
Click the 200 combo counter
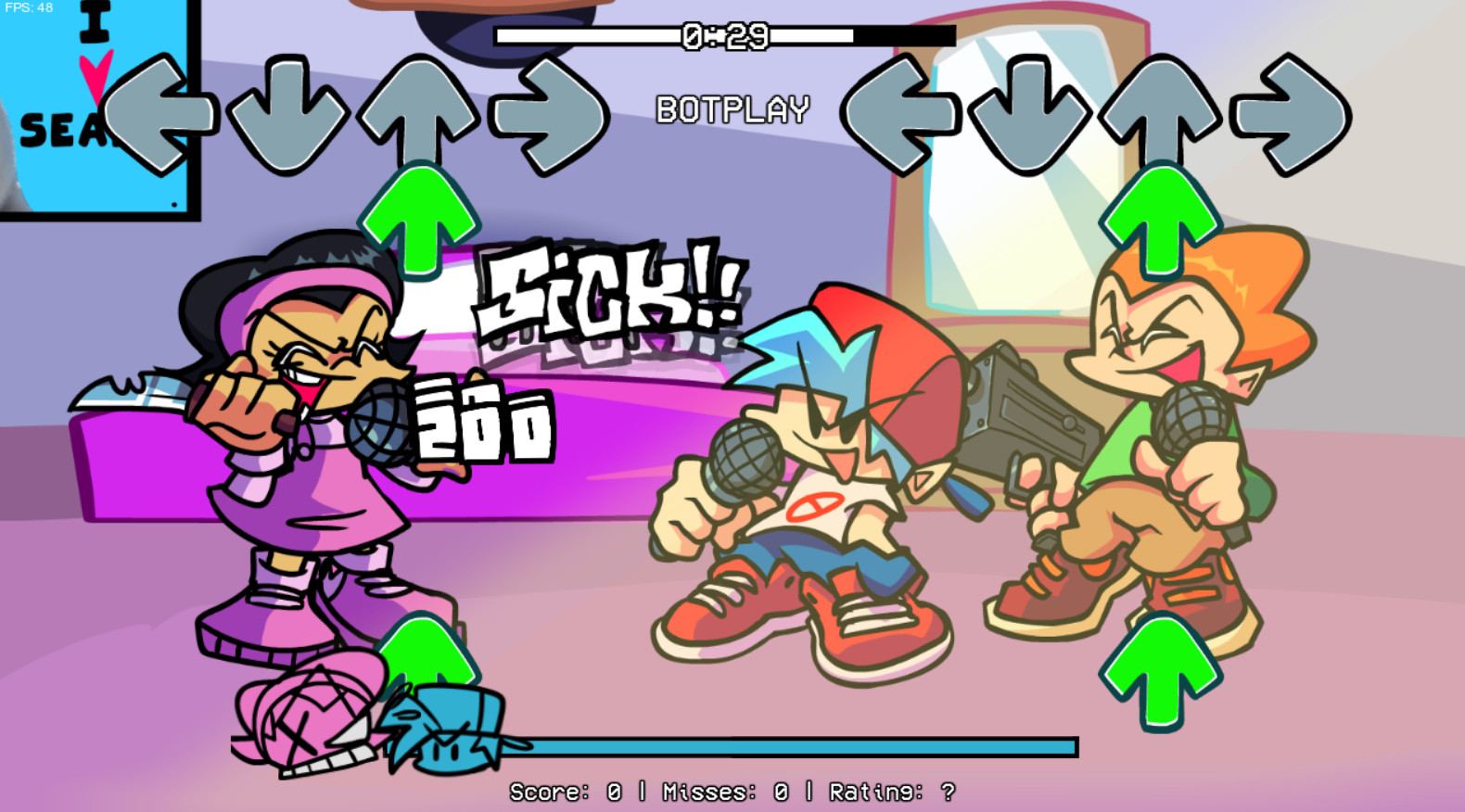(x=482, y=422)
